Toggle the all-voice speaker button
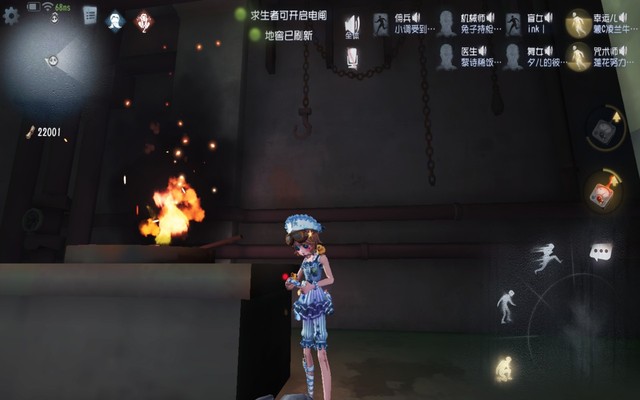Viewport: 640px width, 400px height. coord(352,27)
